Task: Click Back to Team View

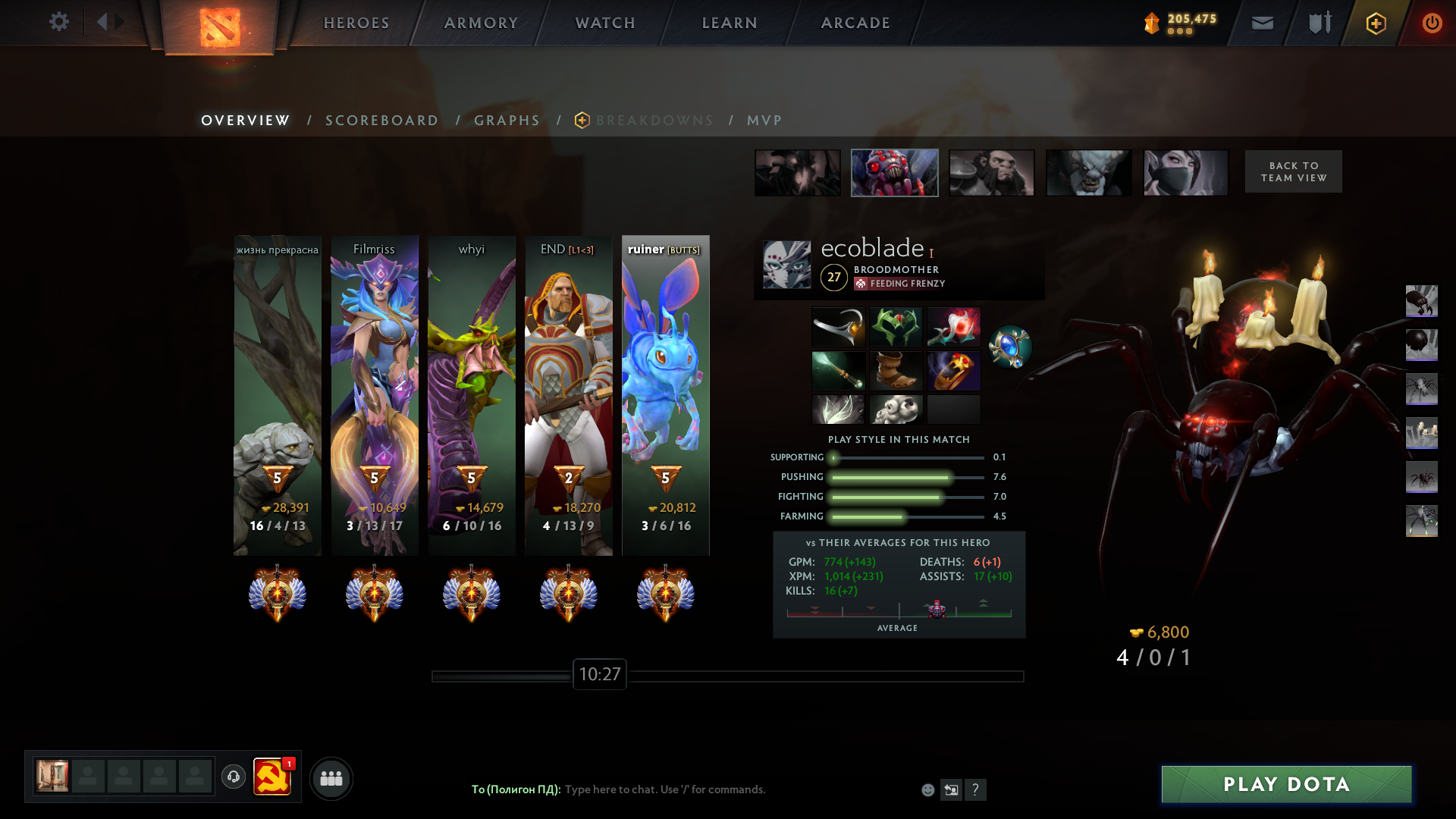Action: tap(1293, 171)
